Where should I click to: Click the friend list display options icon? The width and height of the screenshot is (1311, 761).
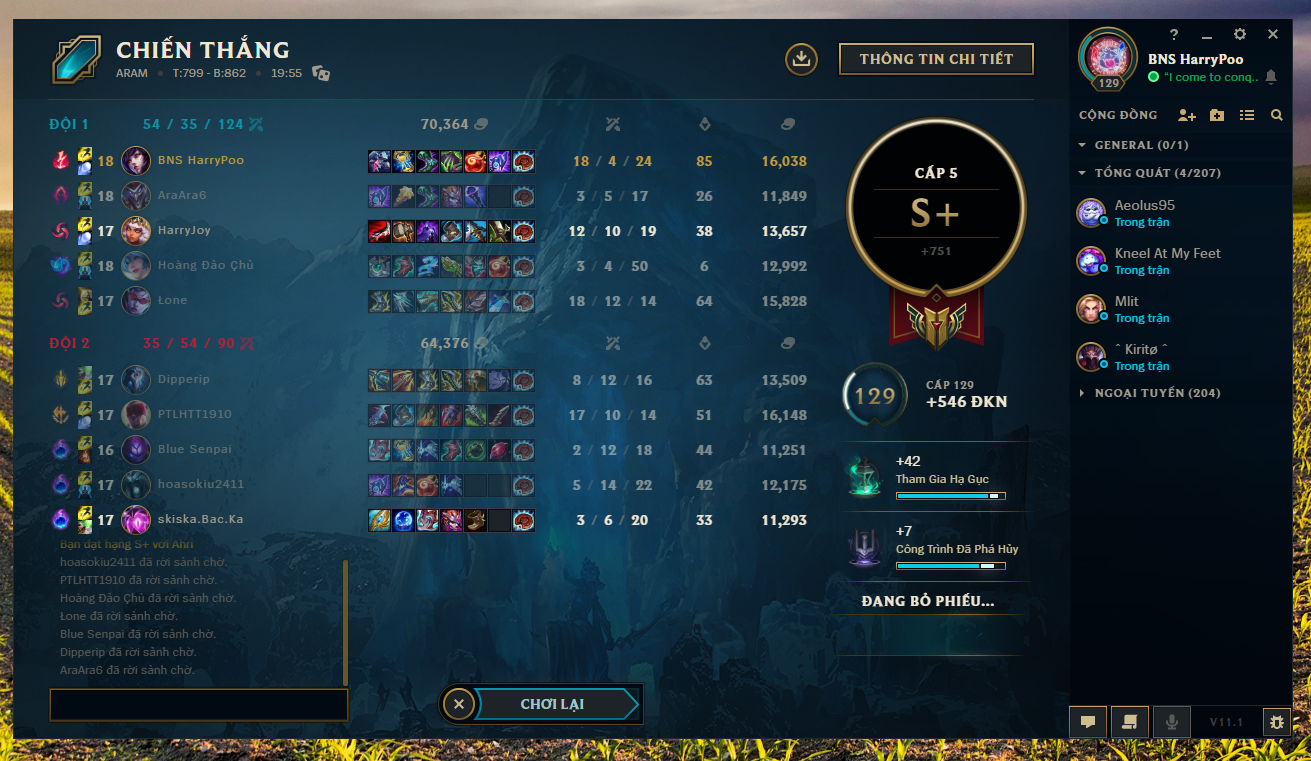point(1245,115)
